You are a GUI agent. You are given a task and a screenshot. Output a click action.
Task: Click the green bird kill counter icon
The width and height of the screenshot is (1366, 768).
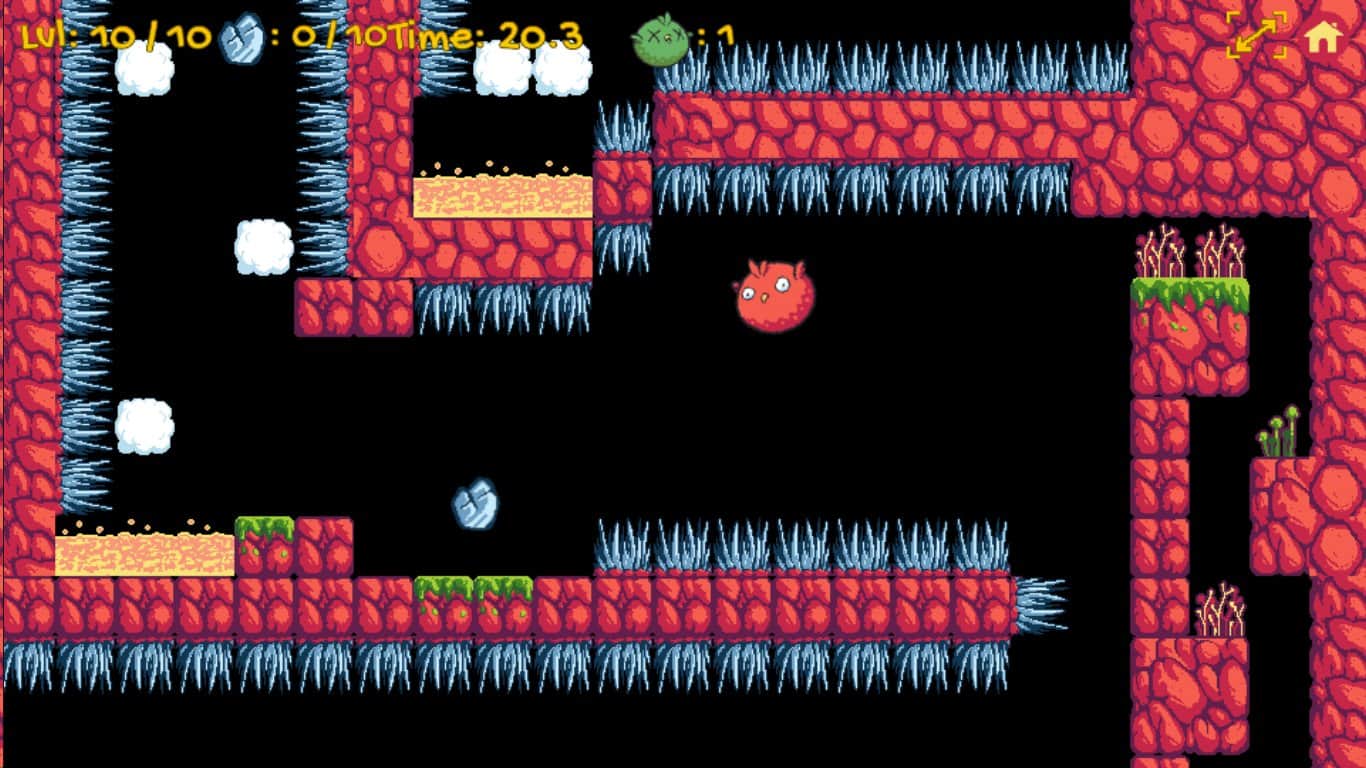point(659,36)
